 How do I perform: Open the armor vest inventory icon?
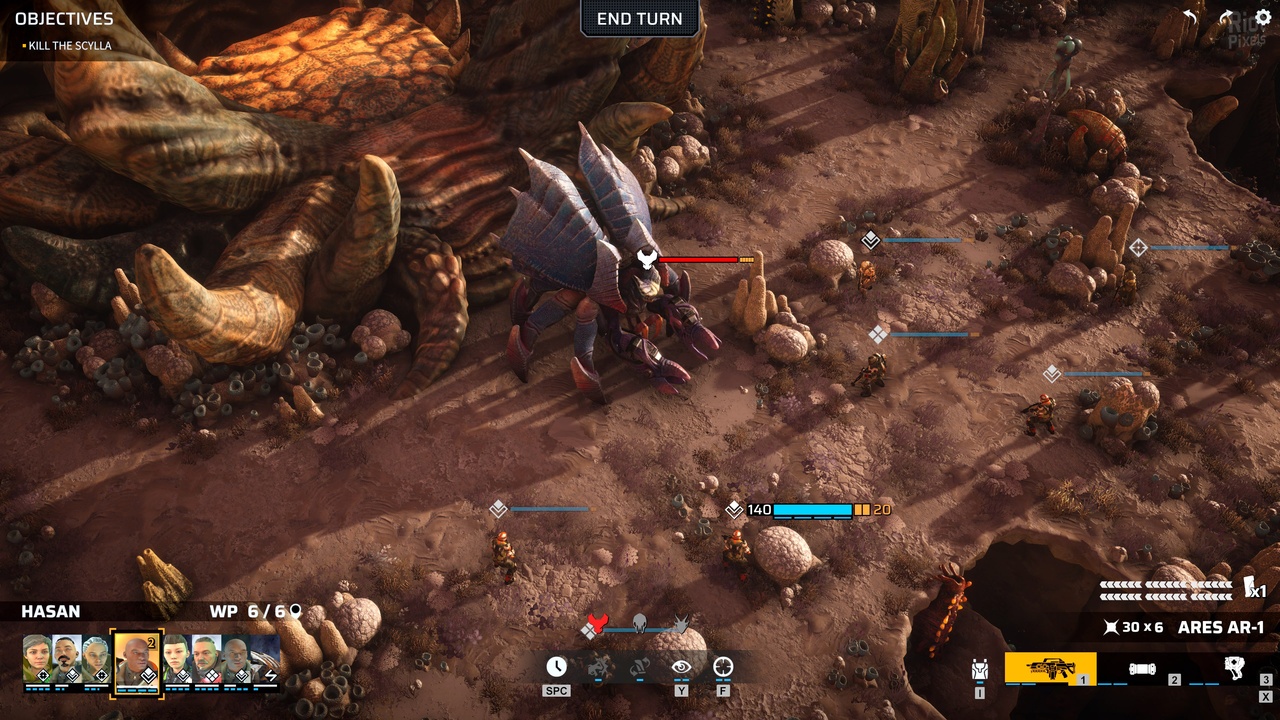[x=980, y=670]
